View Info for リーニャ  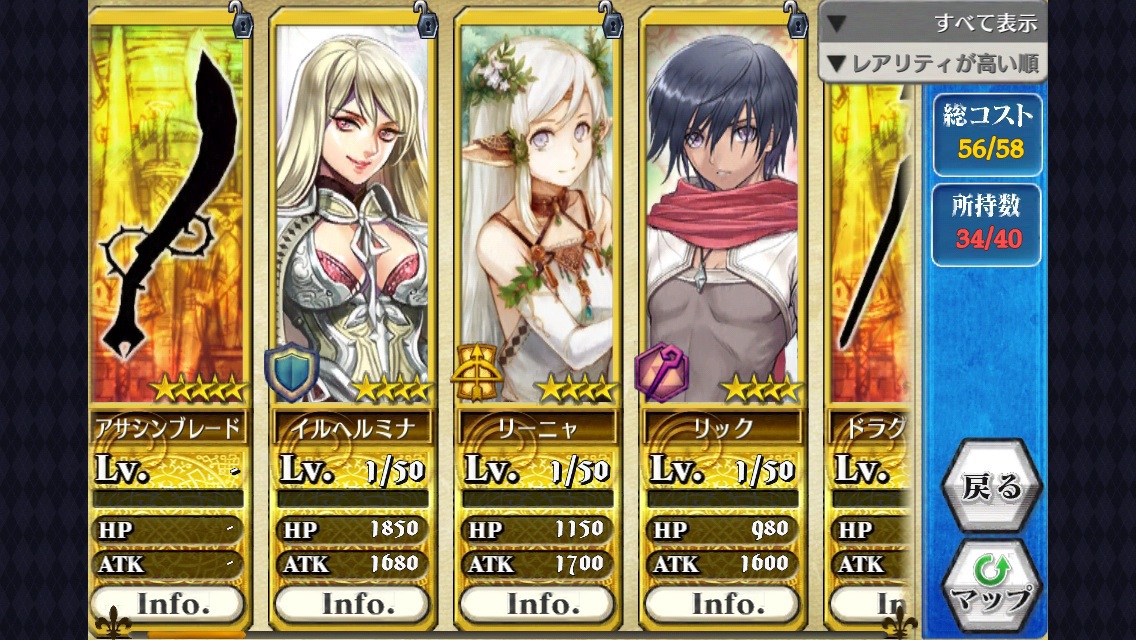[537, 604]
